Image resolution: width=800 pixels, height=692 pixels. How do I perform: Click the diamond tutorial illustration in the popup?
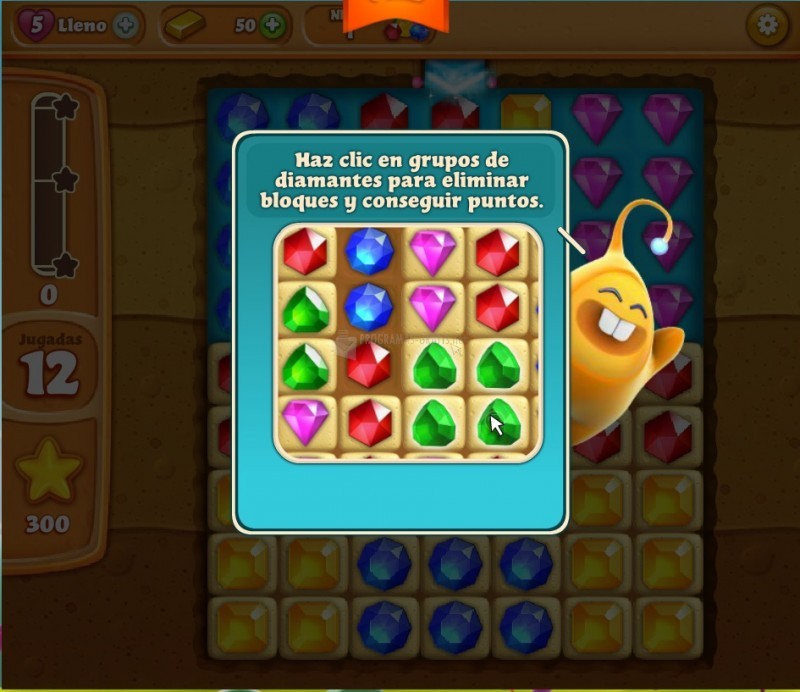click(408, 344)
